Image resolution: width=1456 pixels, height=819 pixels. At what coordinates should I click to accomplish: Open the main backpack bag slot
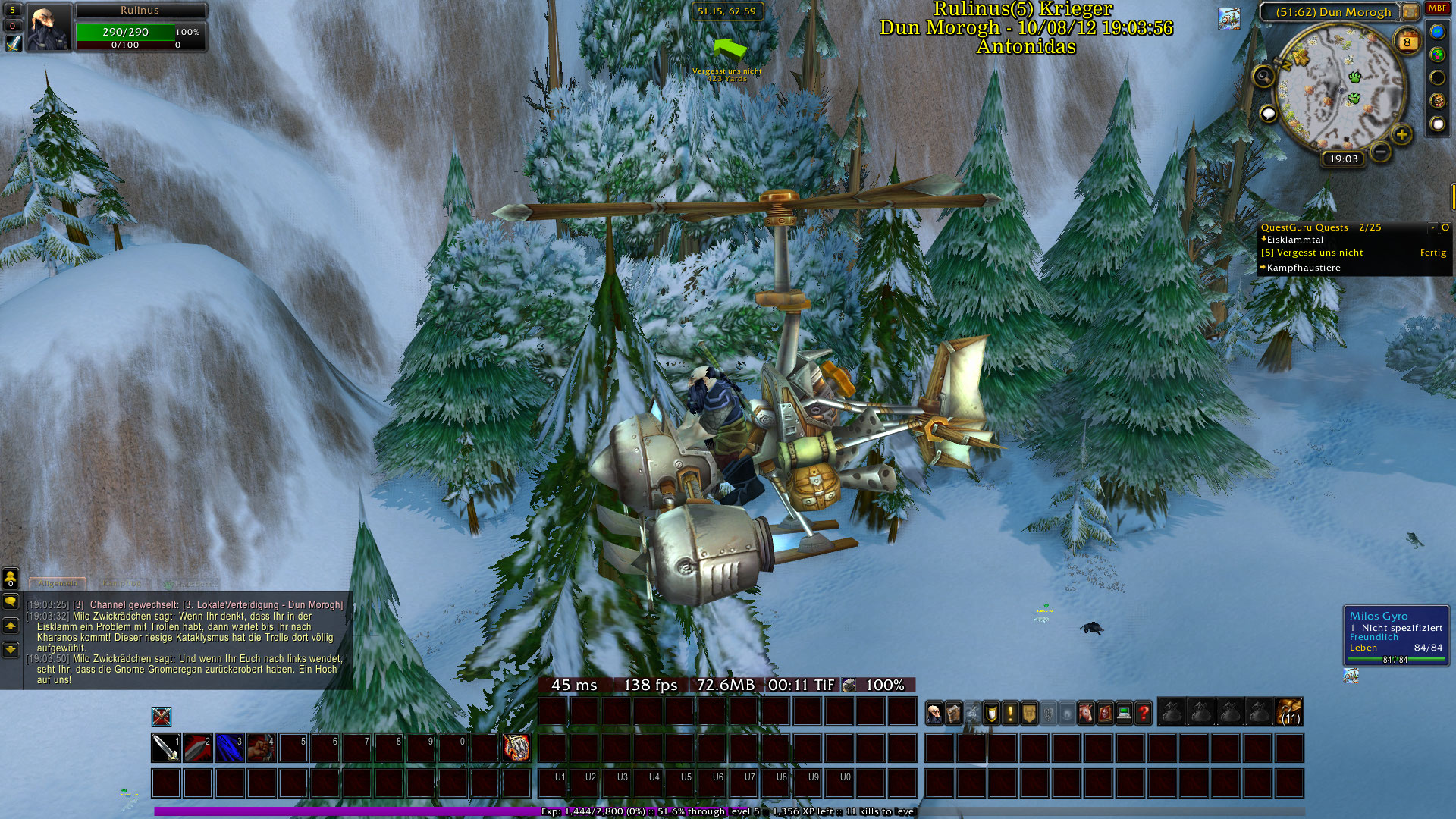(1289, 713)
